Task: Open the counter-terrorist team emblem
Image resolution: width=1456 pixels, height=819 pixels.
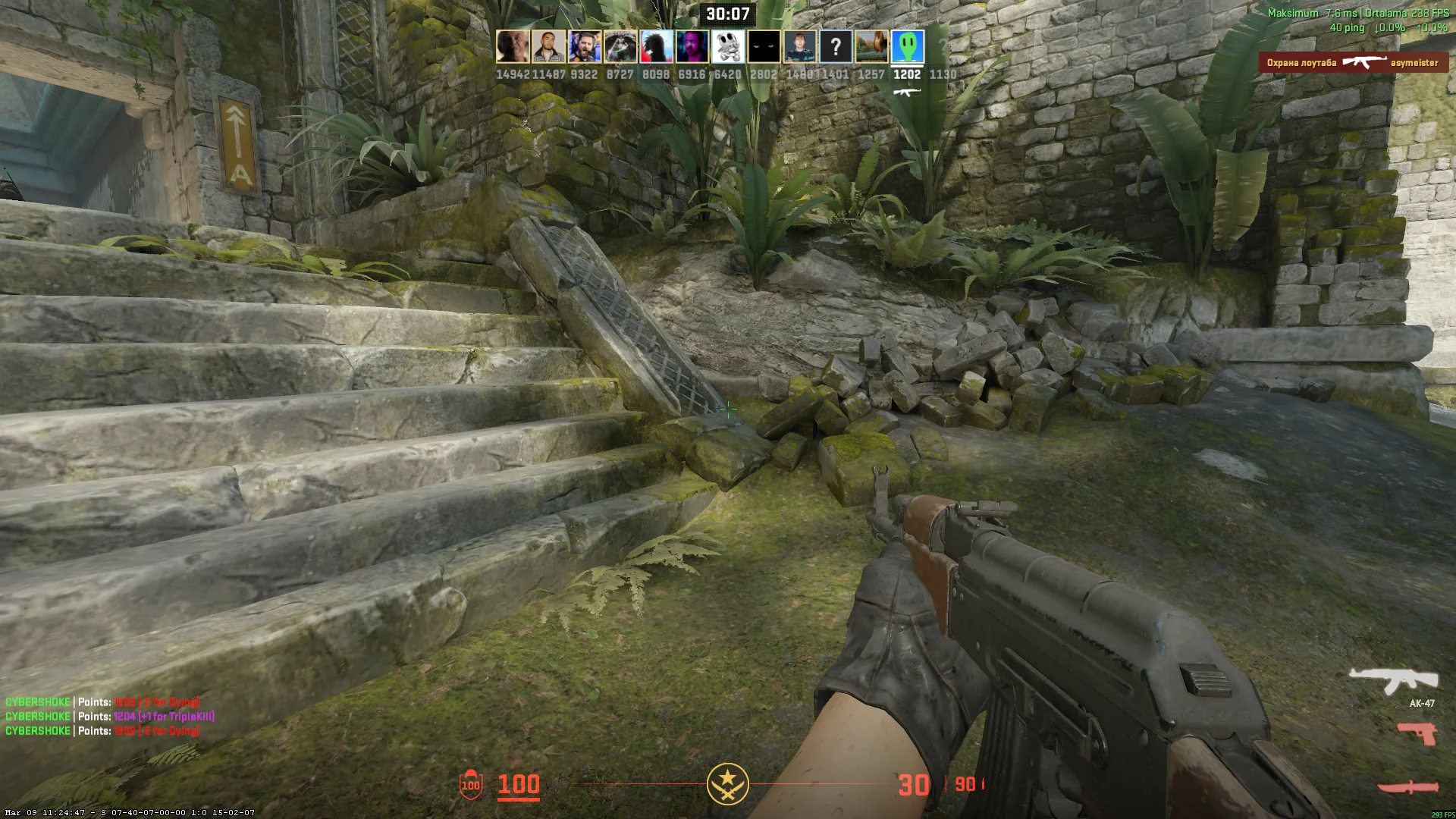Action: tap(727, 784)
